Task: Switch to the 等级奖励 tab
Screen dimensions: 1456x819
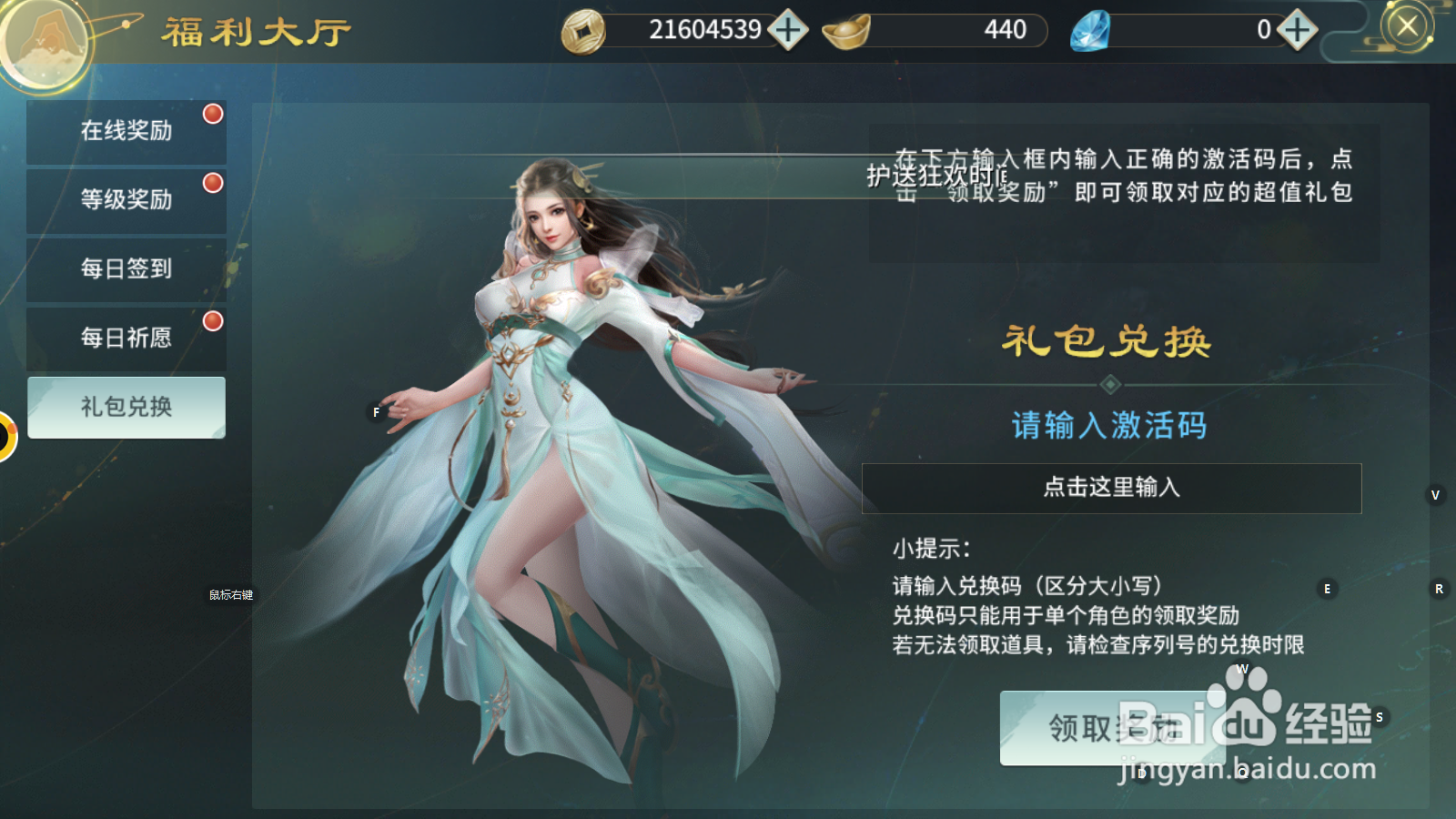Action: coord(126,199)
